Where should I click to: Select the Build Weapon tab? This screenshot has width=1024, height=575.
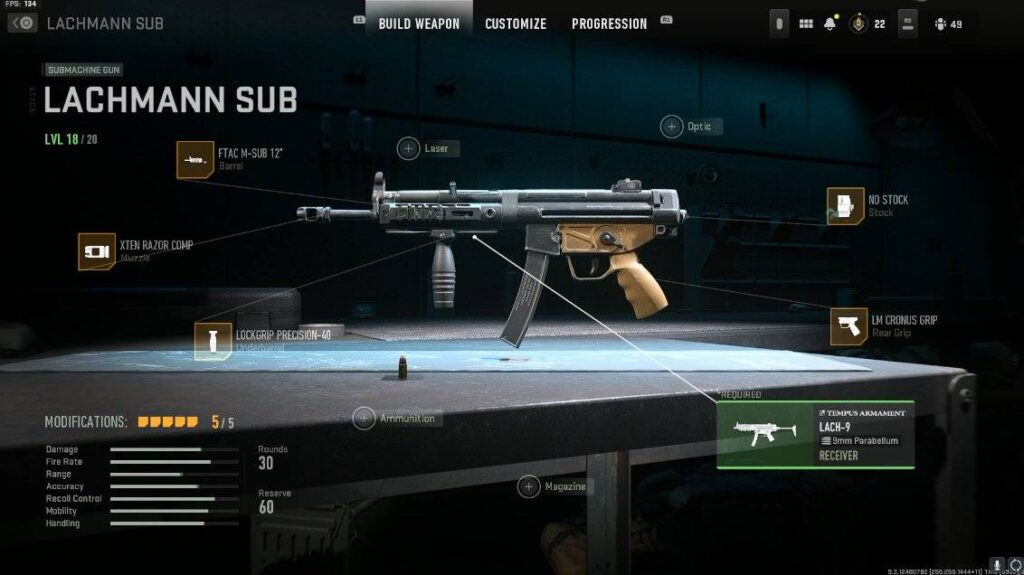click(x=419, y=23)
